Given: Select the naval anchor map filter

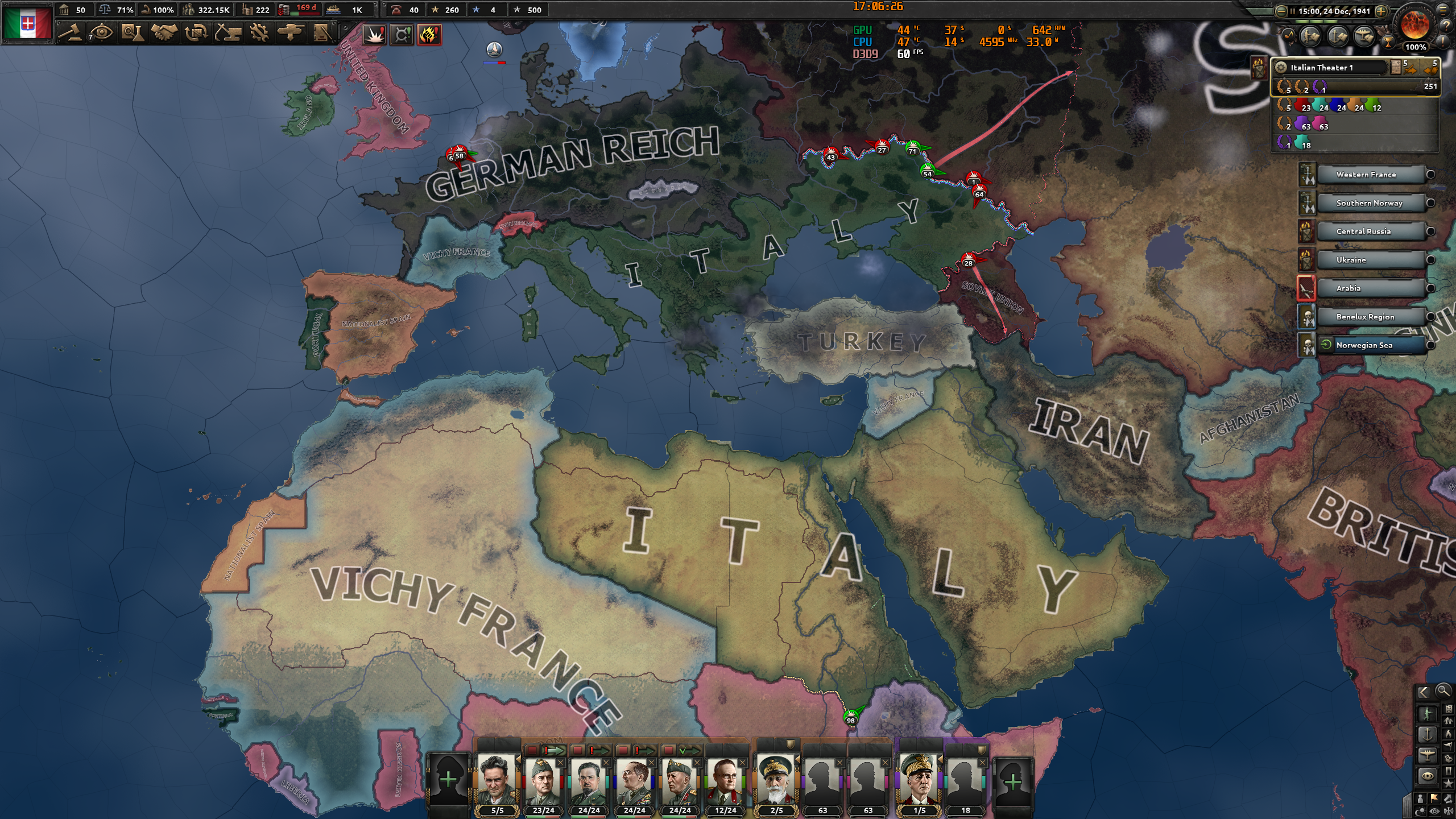Looking at the screenshot, I should click(x=1428, y=735).
